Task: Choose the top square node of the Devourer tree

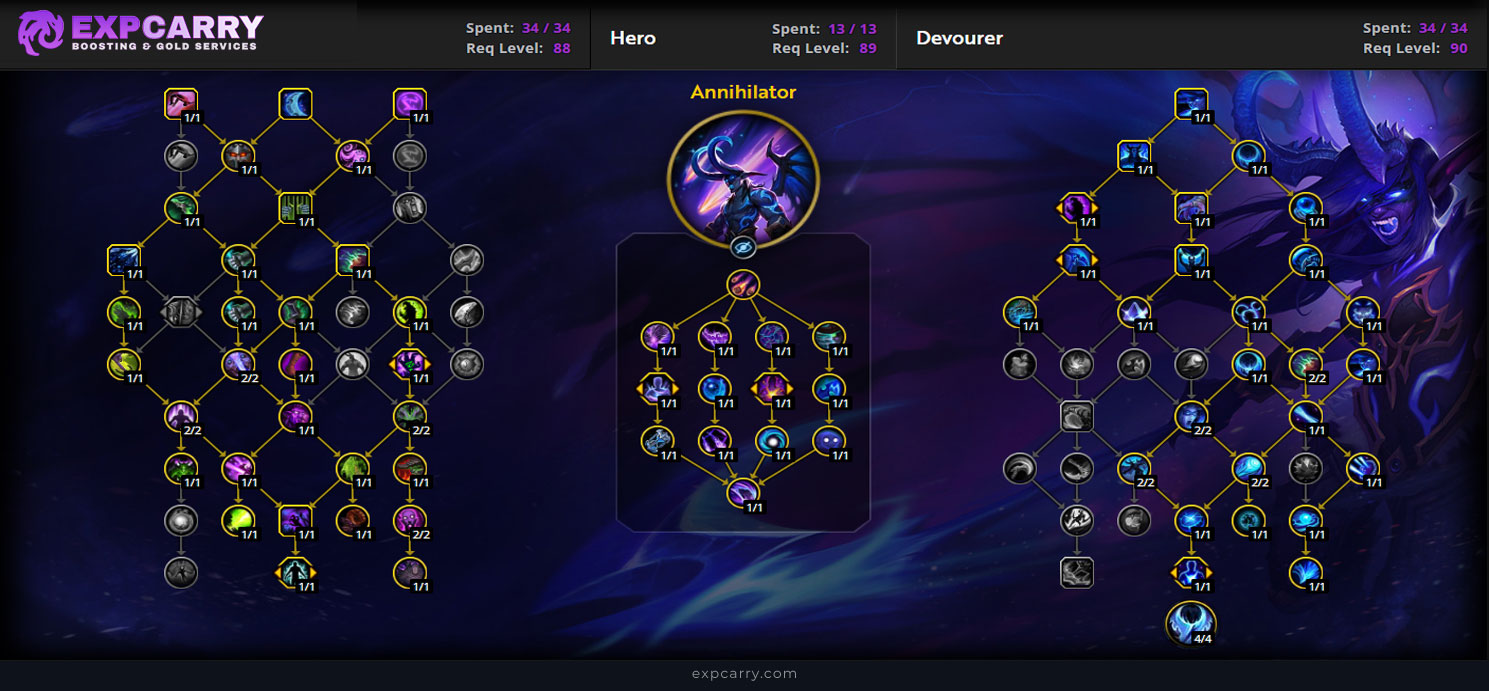Action: coord(1191,104)
